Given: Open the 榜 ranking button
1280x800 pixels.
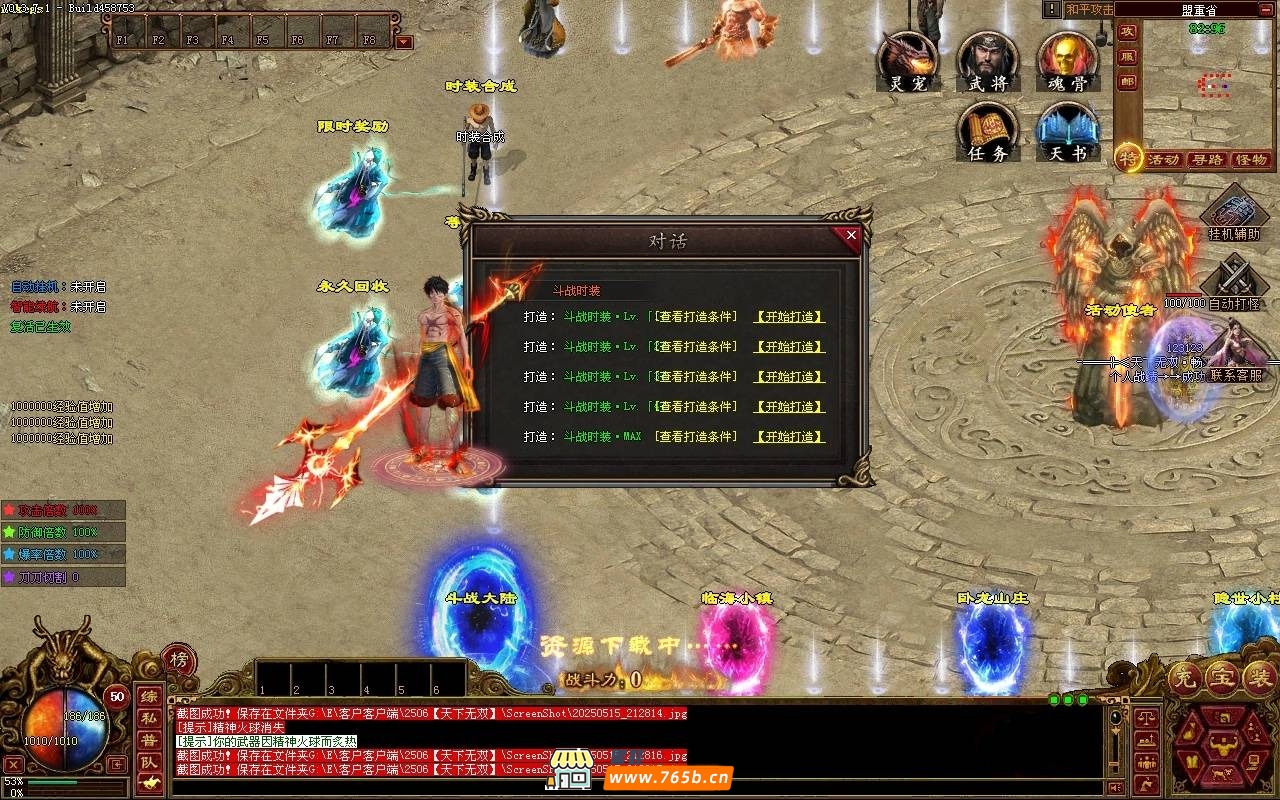Looking at the screenshot, I should tap(179, 660).
